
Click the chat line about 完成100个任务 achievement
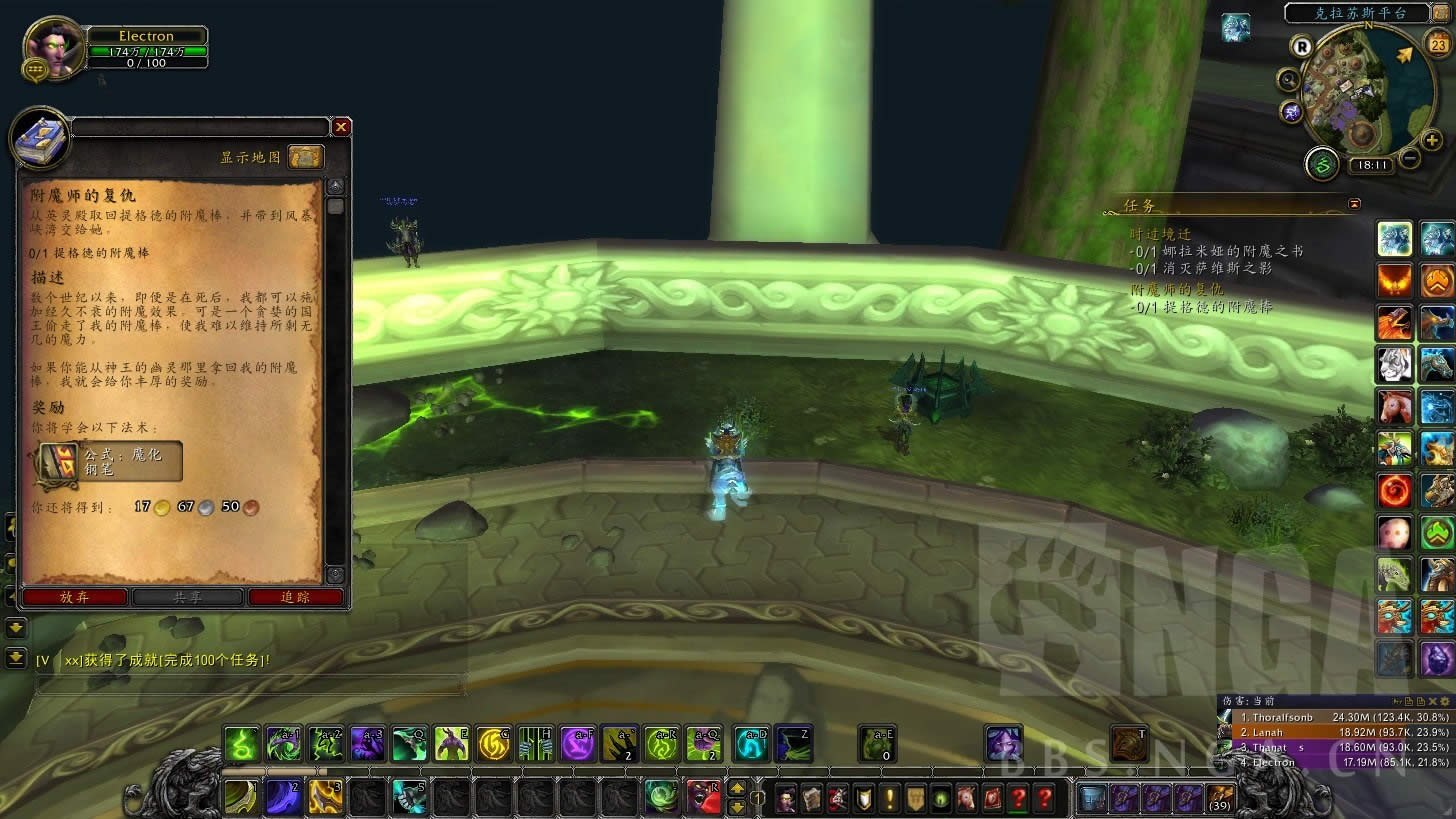click(155, 661)
